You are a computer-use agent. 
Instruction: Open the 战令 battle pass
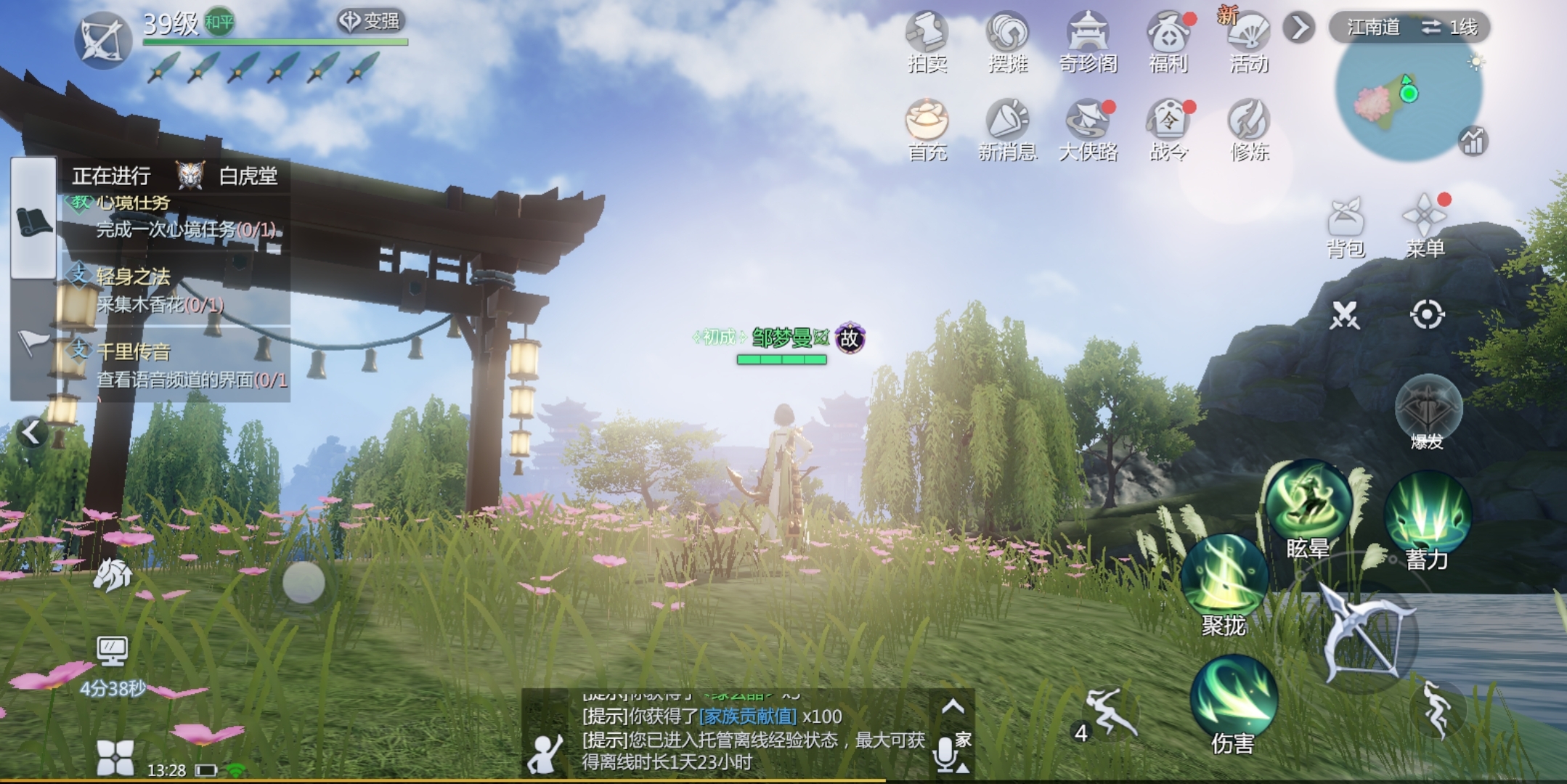(1168, 129)
